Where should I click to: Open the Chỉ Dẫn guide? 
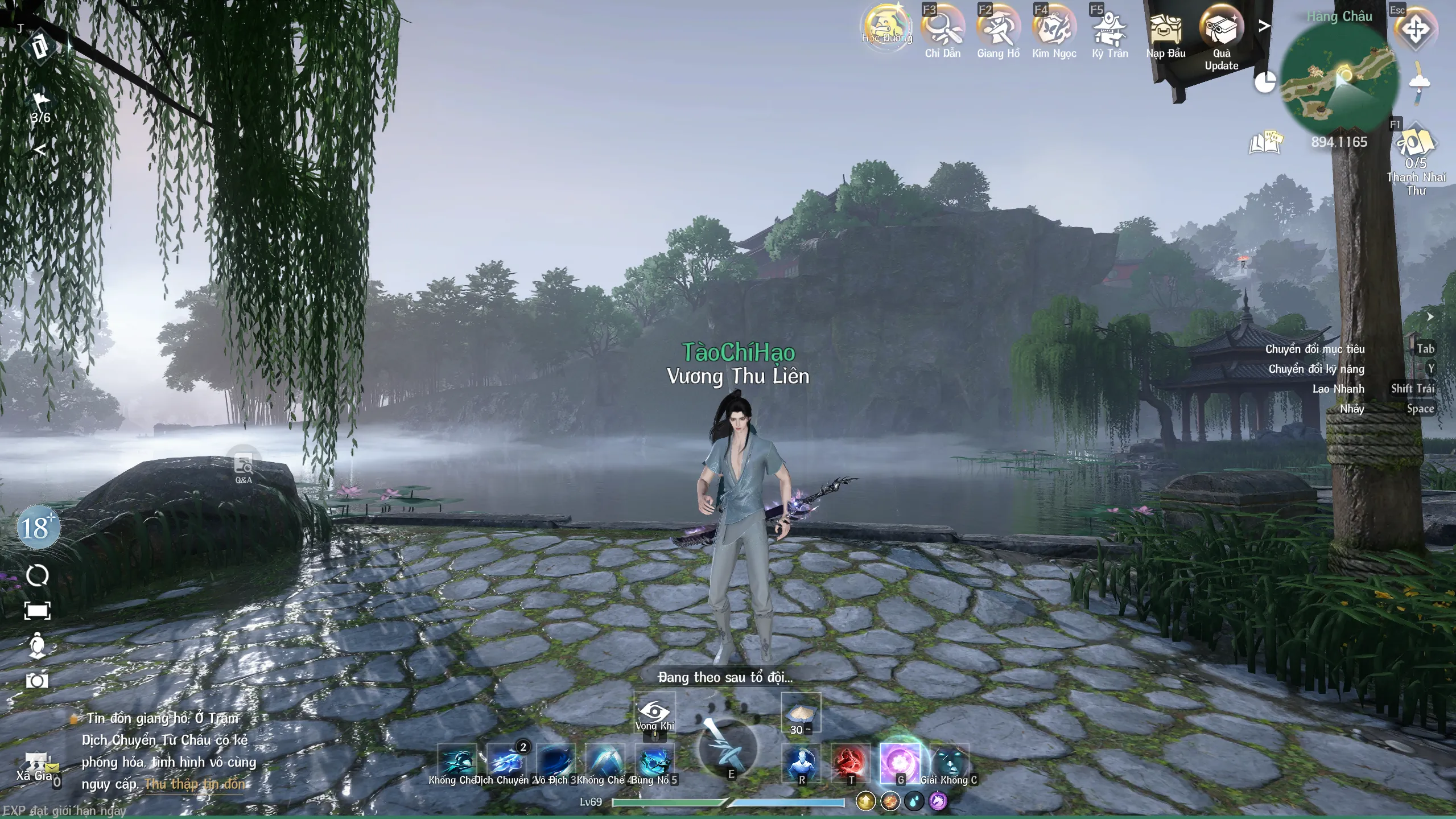(x=942, y=28)
